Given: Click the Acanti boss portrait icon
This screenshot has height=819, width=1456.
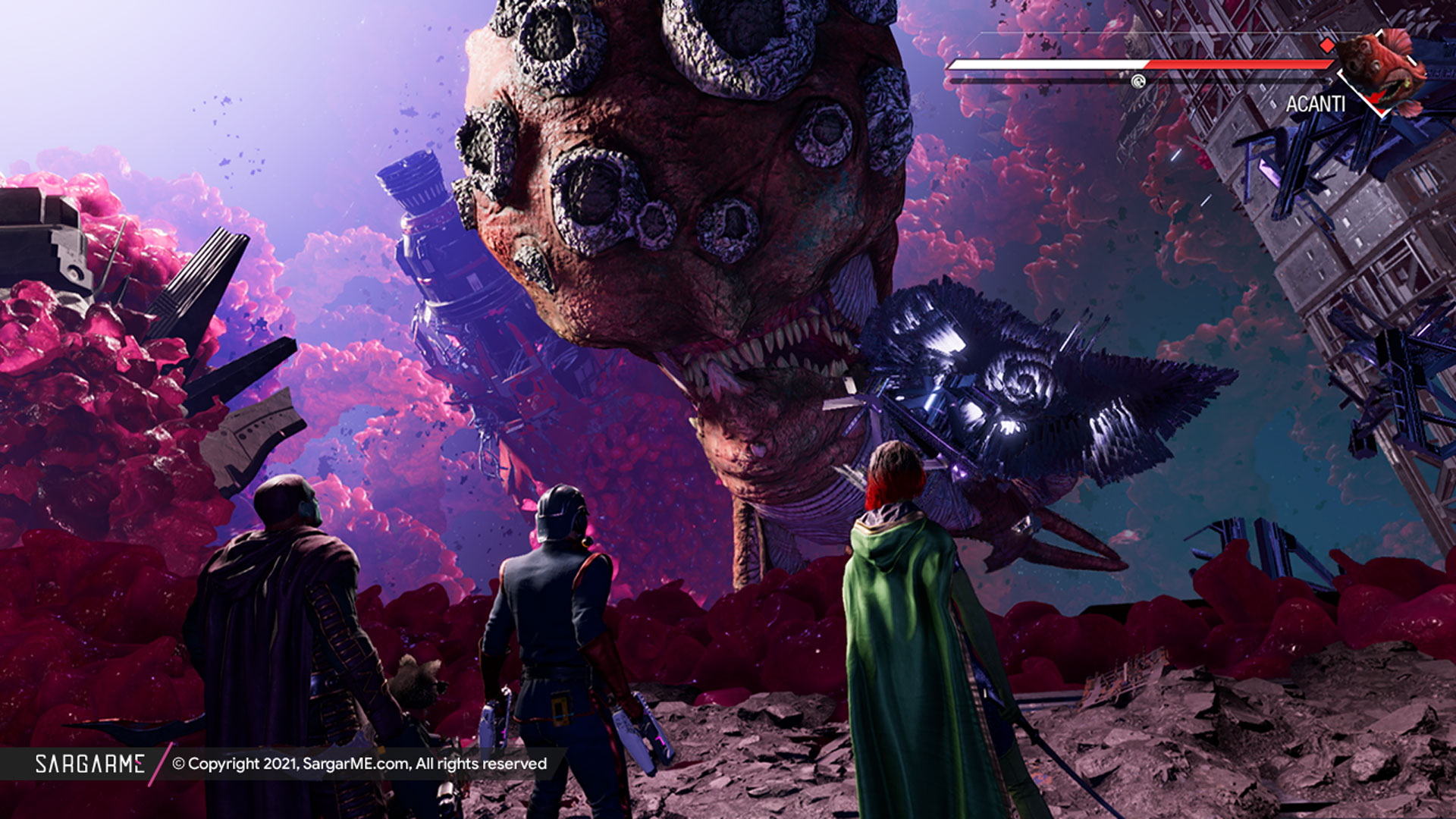Looking at the screenshot, I should click(1380, 70).
